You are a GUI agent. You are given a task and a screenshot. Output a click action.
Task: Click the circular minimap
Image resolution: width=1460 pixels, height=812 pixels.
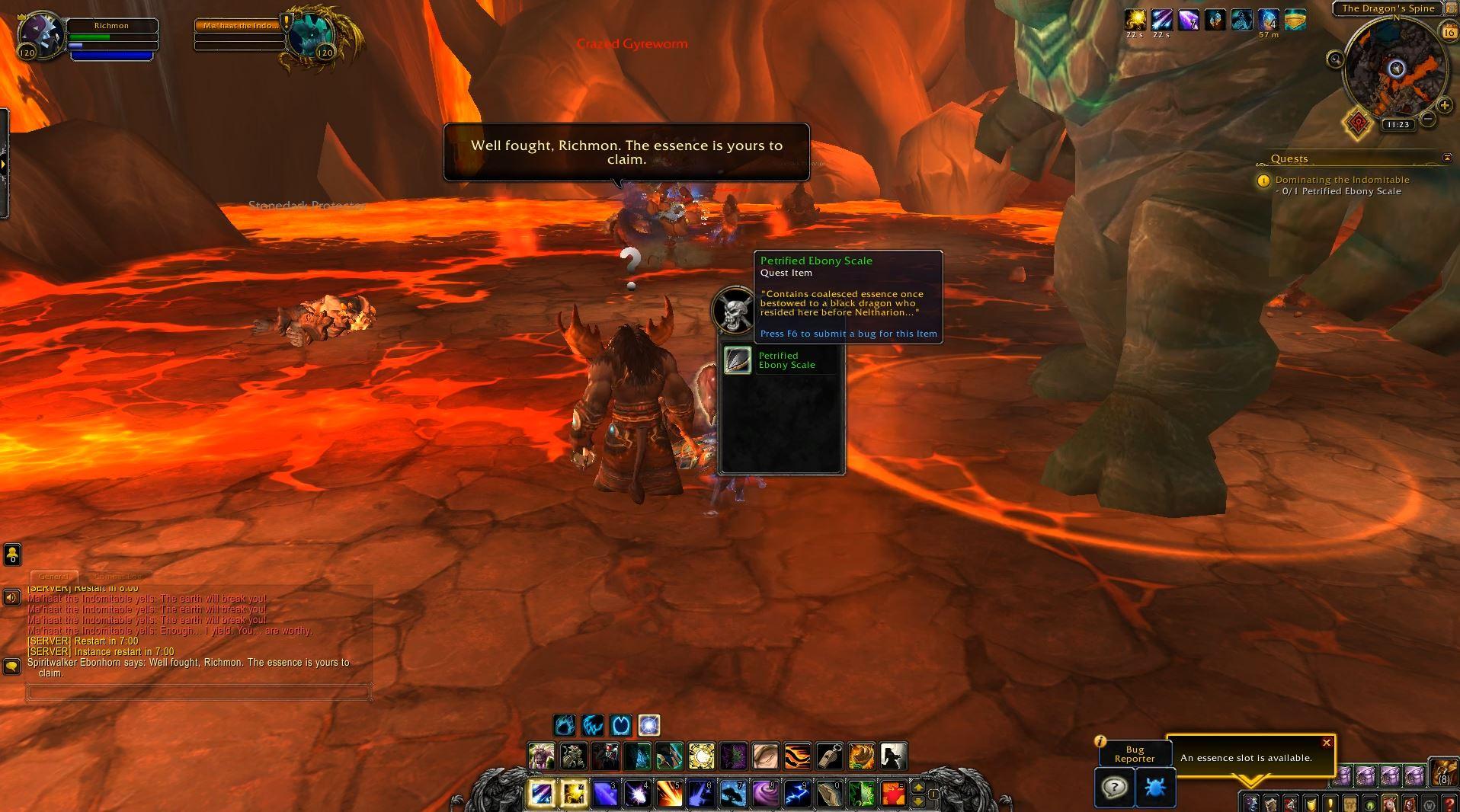(1394, 70)
